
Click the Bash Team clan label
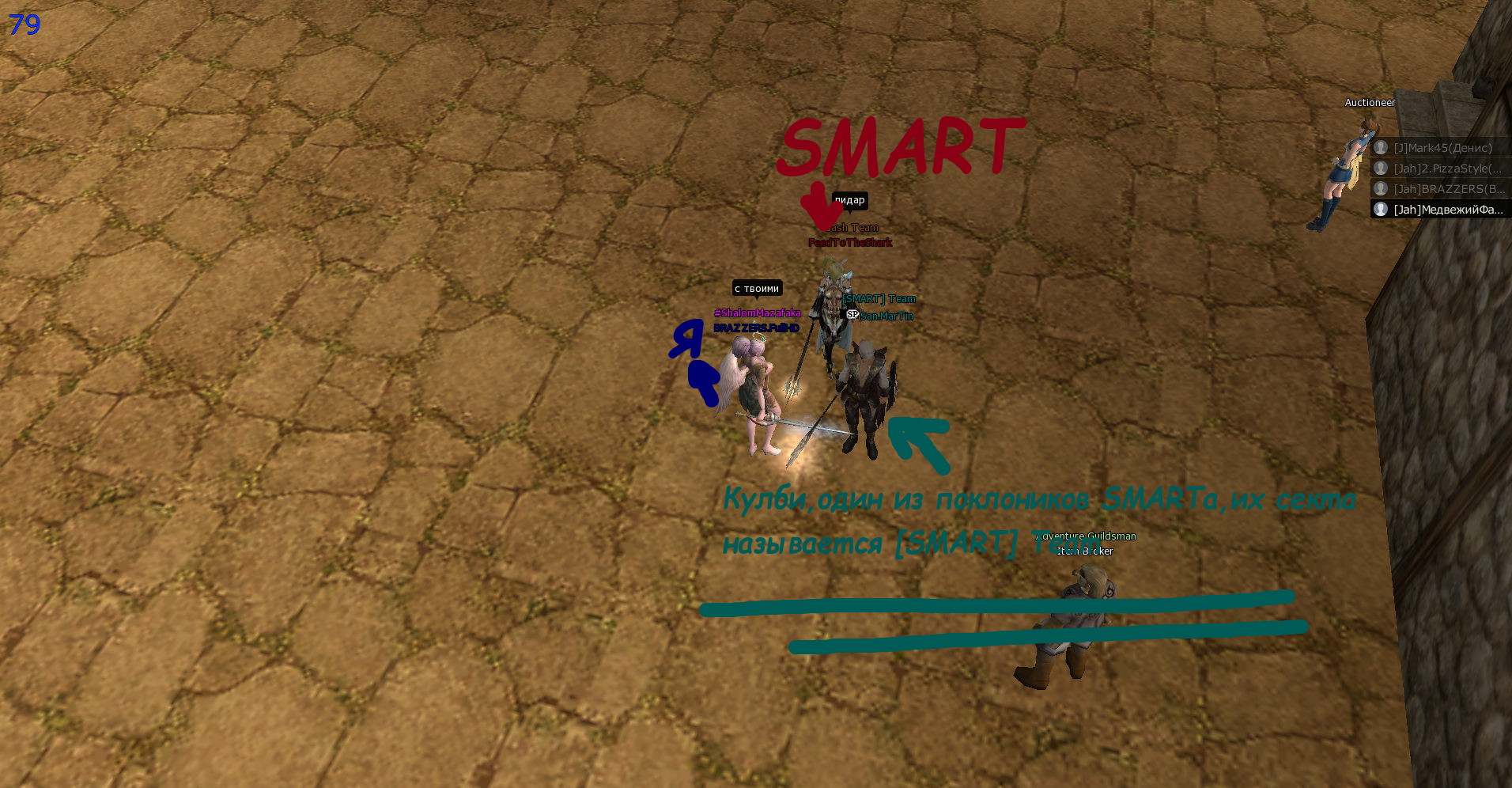click(x=852, y=228)
